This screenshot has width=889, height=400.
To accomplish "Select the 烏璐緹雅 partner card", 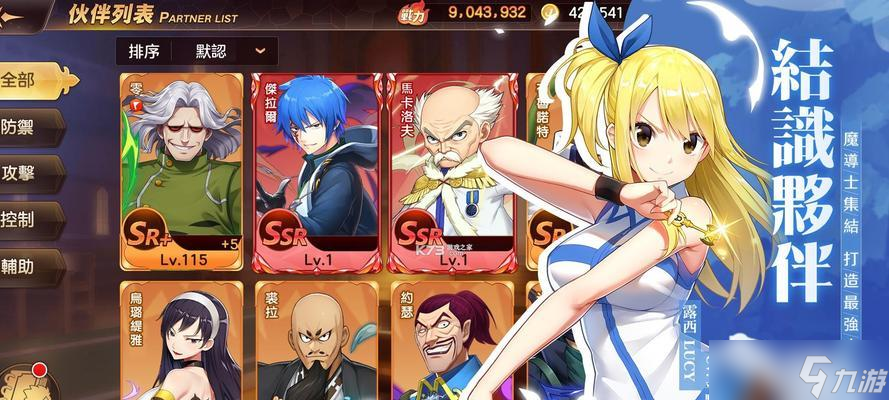I will pyautogui.click(x=181, y=342).
